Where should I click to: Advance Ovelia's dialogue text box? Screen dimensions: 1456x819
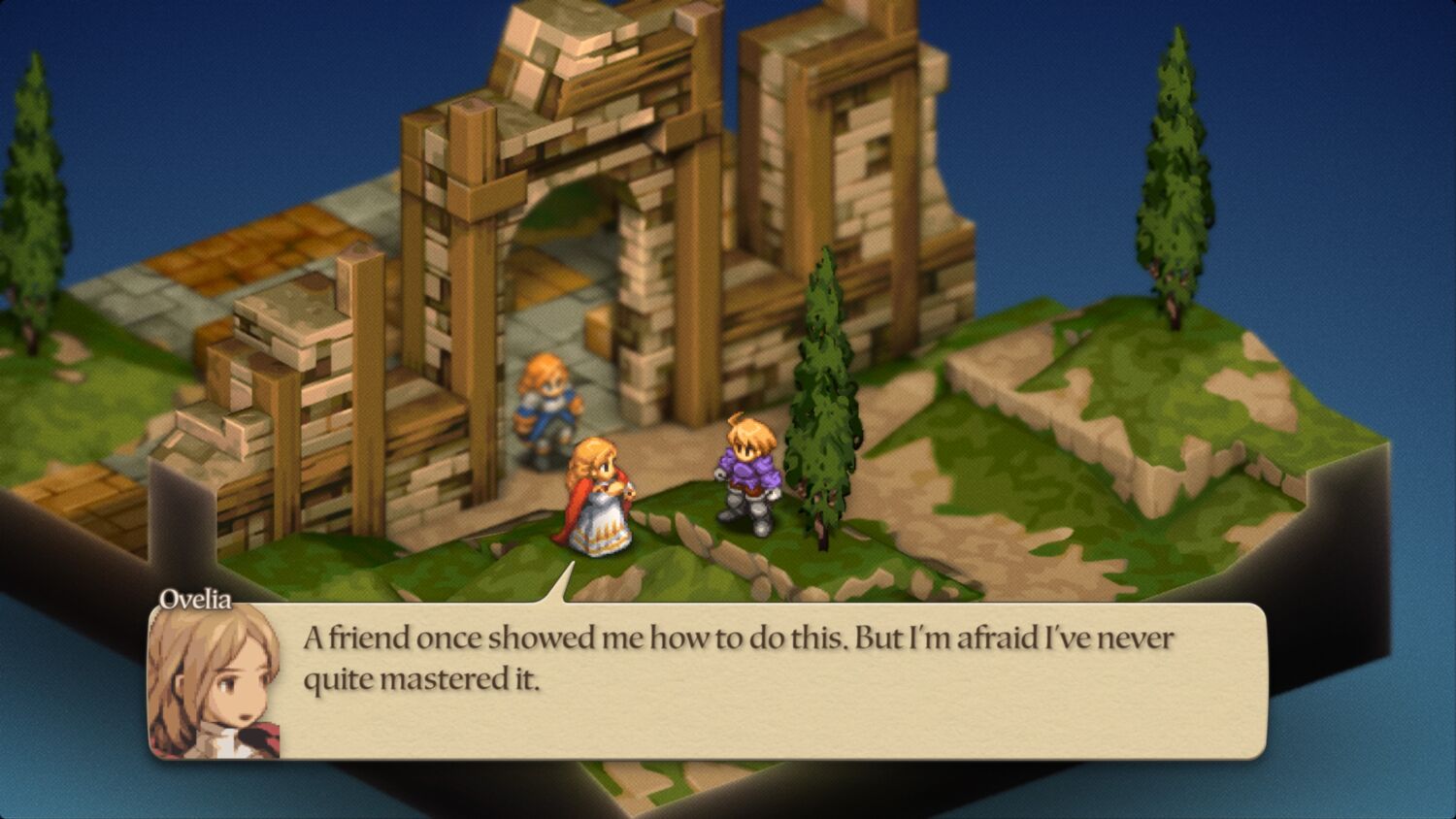(x=738, y=679)
